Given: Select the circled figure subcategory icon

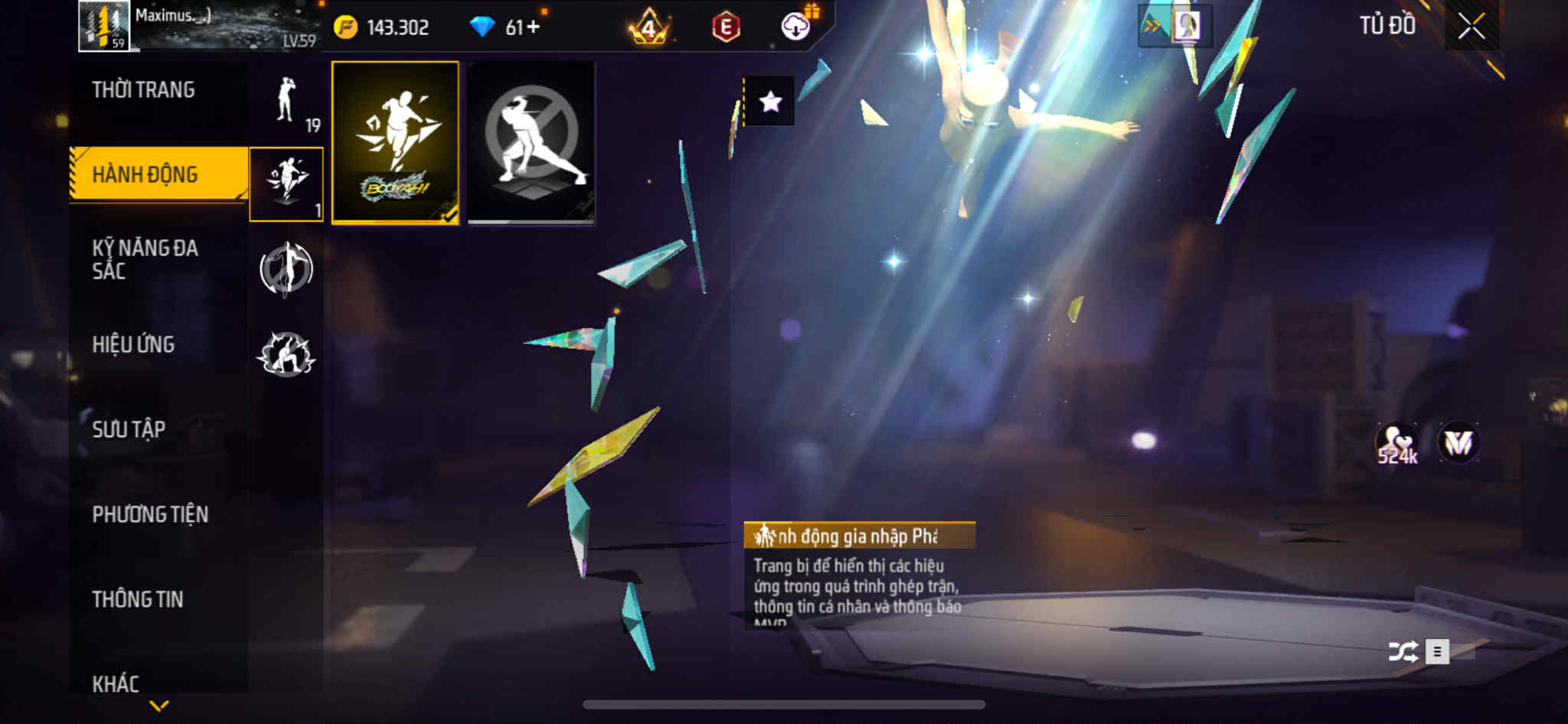Looking at the screenshot, I should tap(286, 269).
